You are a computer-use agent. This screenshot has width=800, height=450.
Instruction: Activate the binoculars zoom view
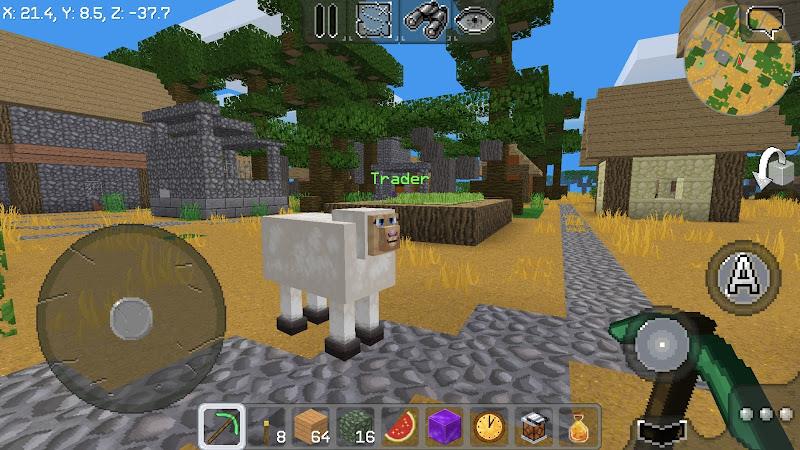point(425,20)
